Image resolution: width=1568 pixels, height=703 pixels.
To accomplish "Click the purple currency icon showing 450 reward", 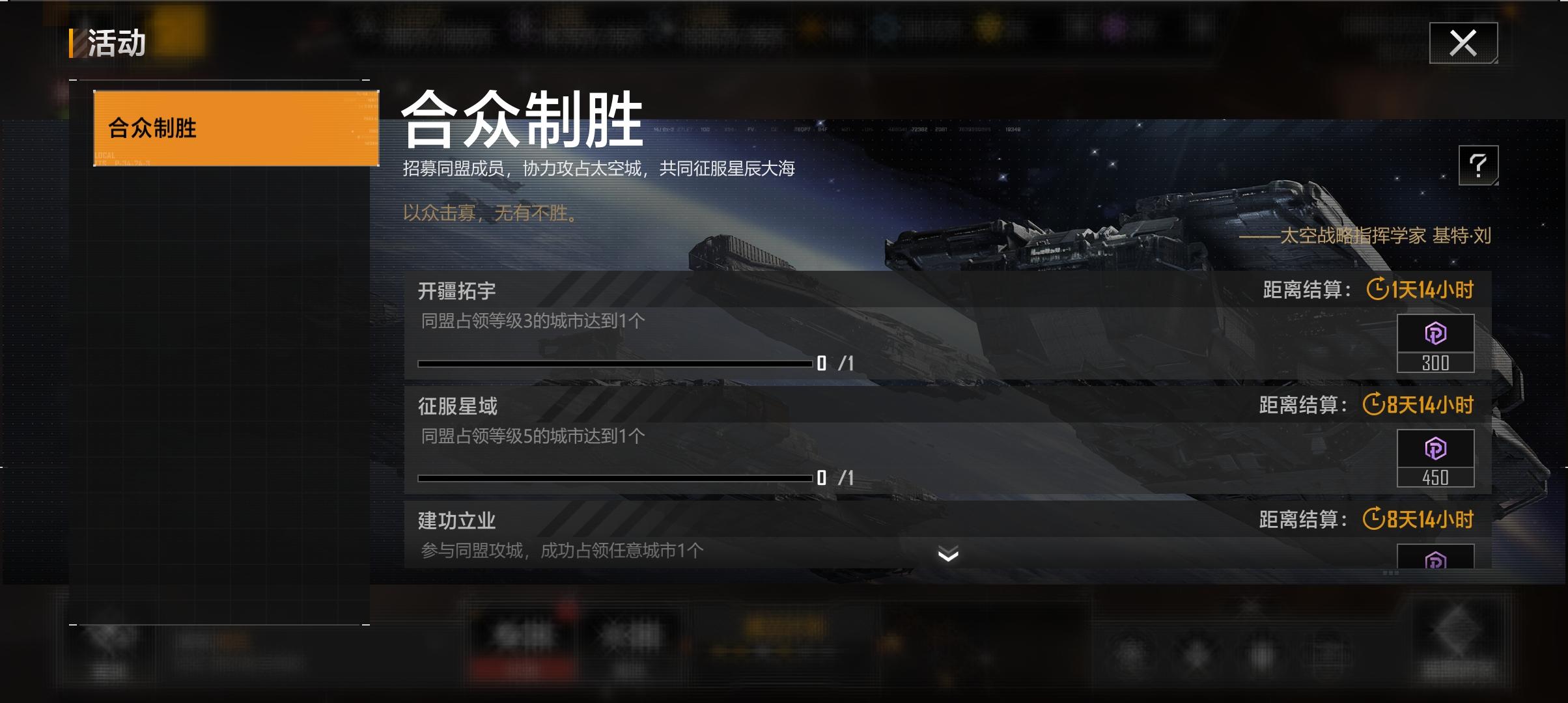I will point(1435,448).
